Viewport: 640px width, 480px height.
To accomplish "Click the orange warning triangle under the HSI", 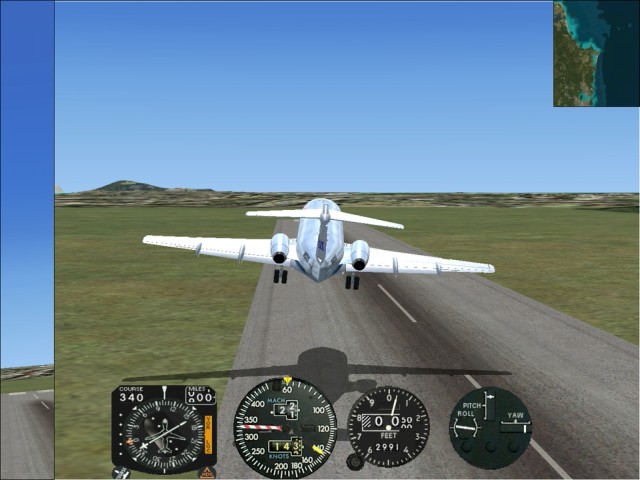I will (x=207, y=472).
